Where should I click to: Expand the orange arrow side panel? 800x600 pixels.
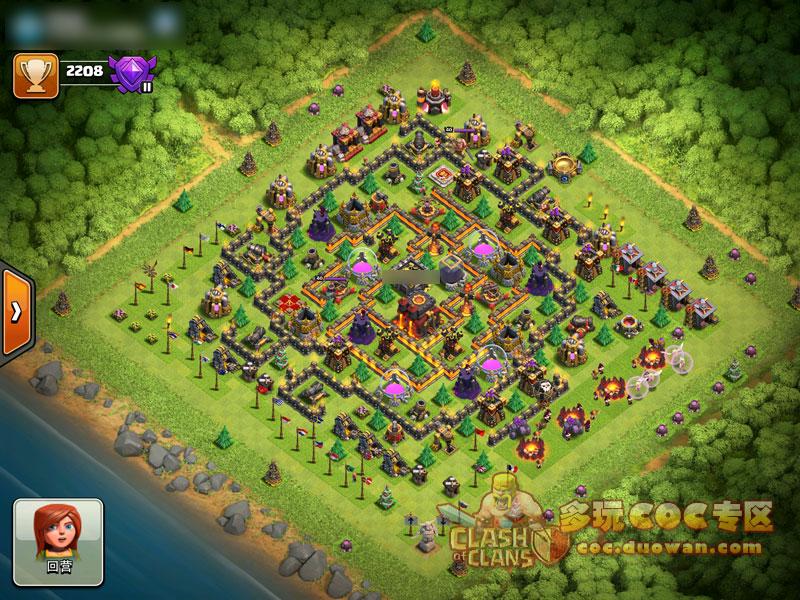[x=15, y=311]
